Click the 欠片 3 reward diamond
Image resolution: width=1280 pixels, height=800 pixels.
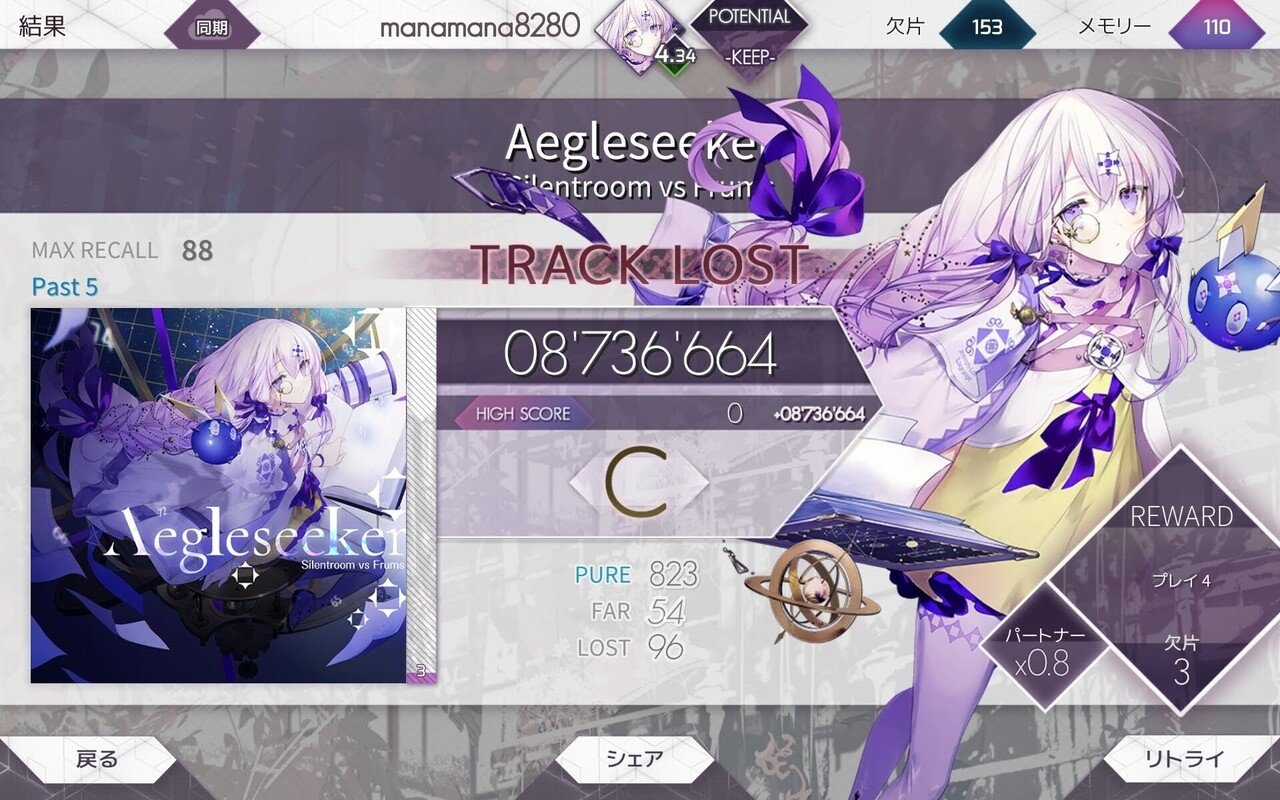(x=1180, y=660)
